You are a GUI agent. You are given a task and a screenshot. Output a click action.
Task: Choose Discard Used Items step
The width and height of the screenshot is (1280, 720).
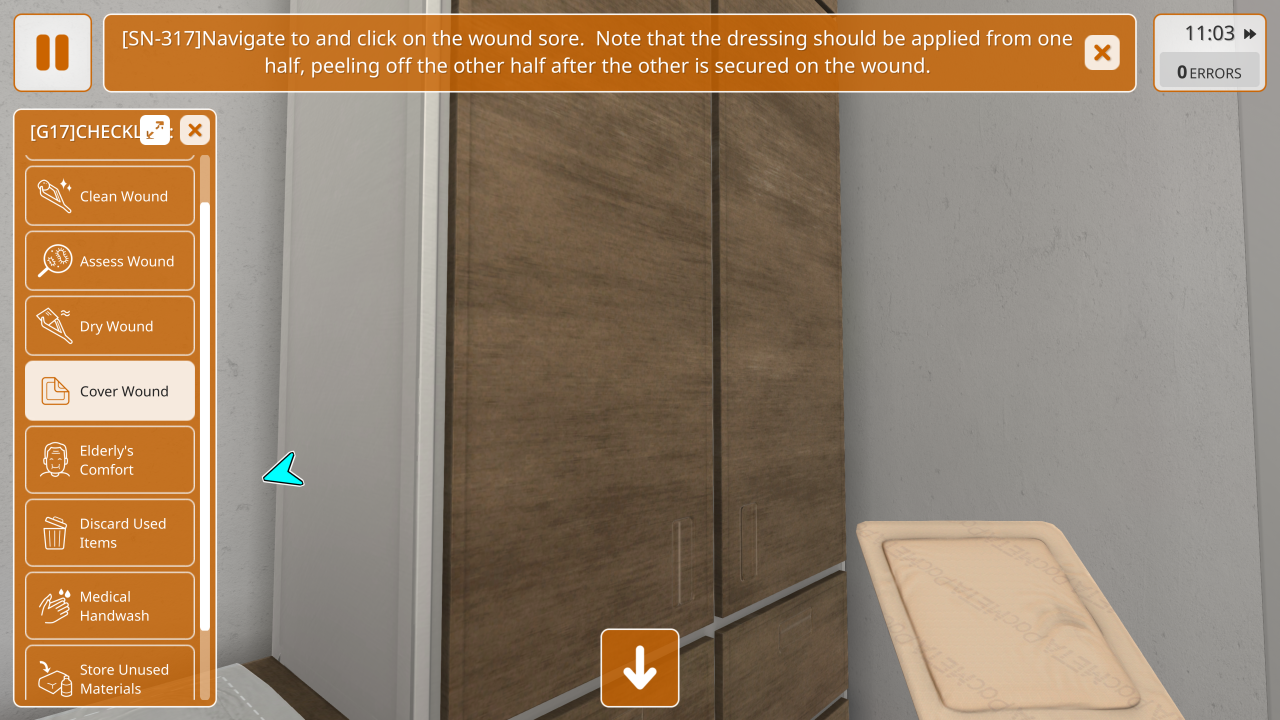[x=110, y=533]
